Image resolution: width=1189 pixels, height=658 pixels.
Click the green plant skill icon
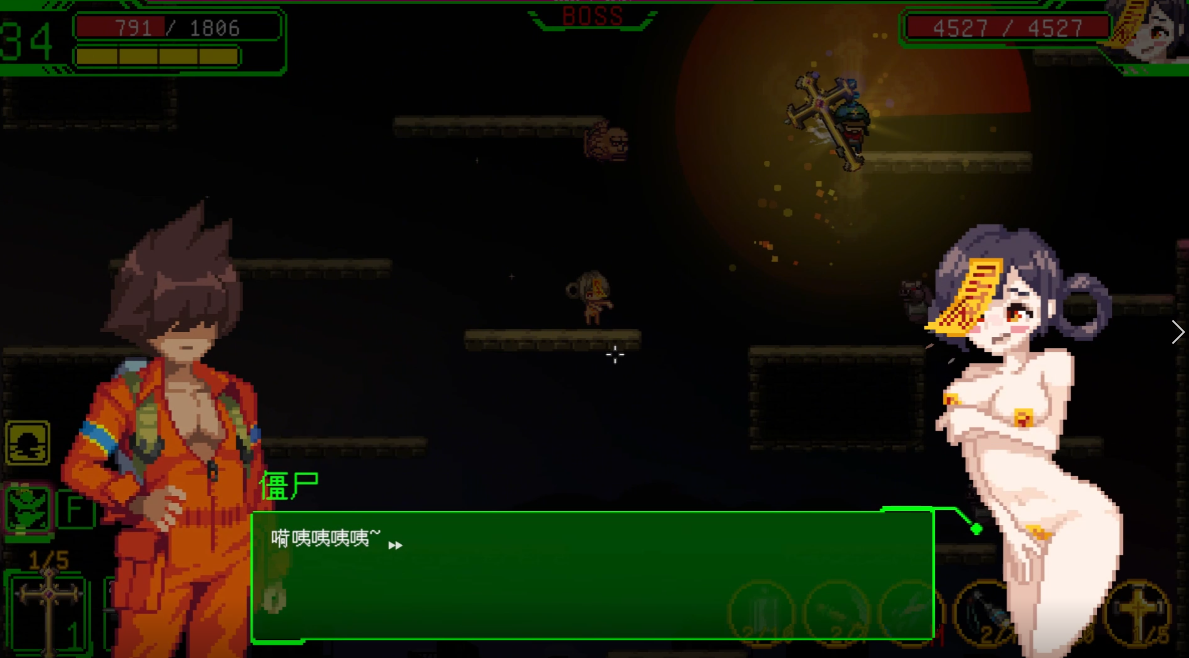click(28, 508)
